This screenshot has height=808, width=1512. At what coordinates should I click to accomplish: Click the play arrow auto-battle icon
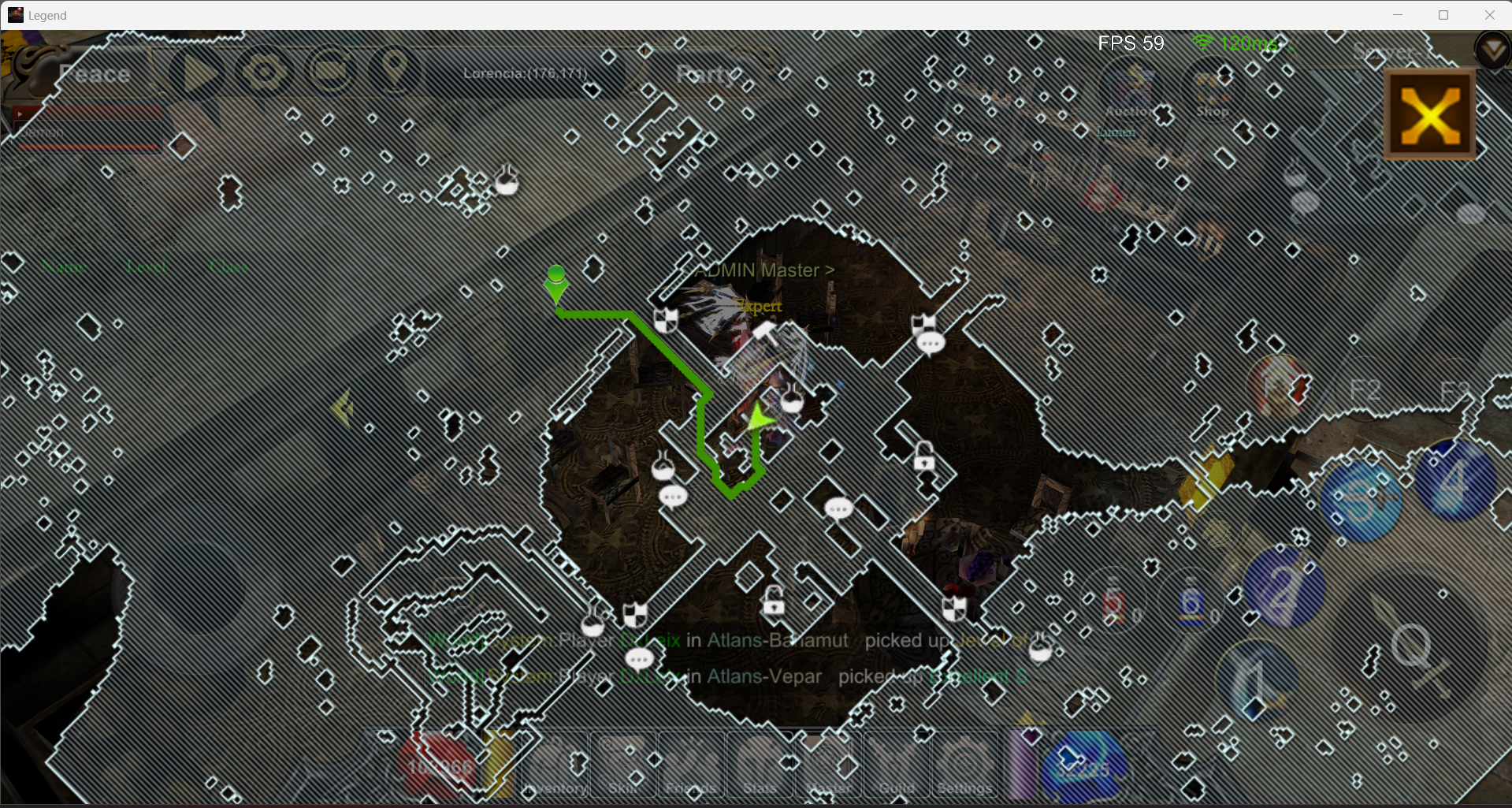pos(199,74)
